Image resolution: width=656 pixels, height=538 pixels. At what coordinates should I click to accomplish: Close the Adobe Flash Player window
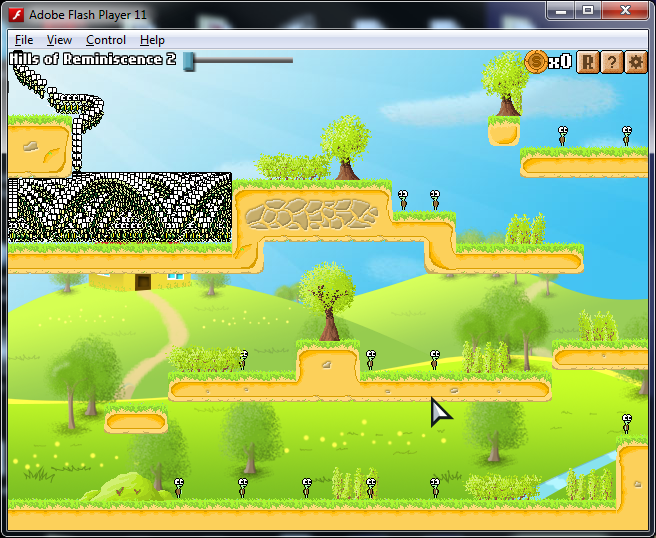click(x=627, y=10)
